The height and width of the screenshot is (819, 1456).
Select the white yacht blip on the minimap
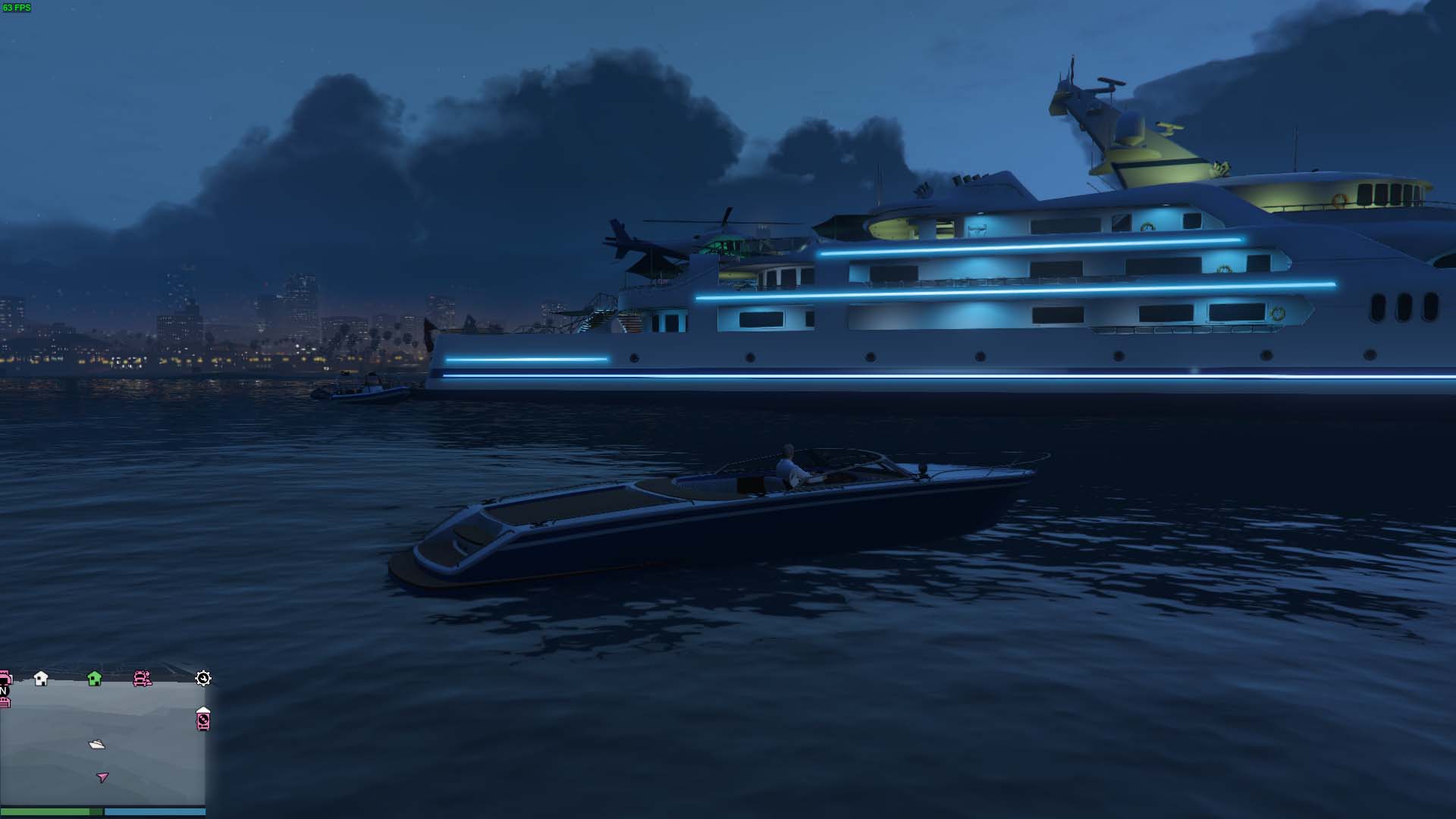97,745
